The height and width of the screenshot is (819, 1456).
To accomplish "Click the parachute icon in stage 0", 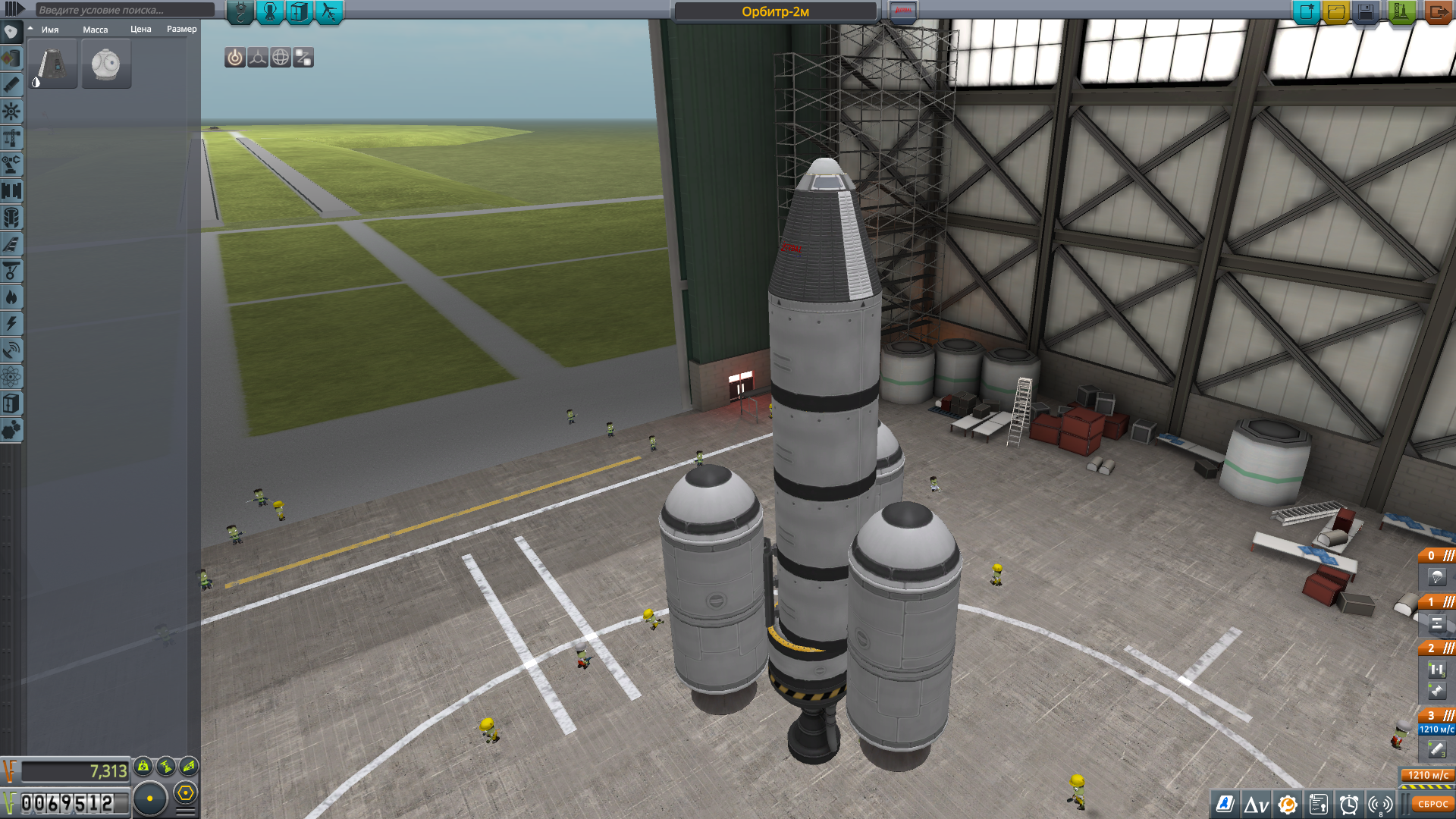I will 1436,578.
